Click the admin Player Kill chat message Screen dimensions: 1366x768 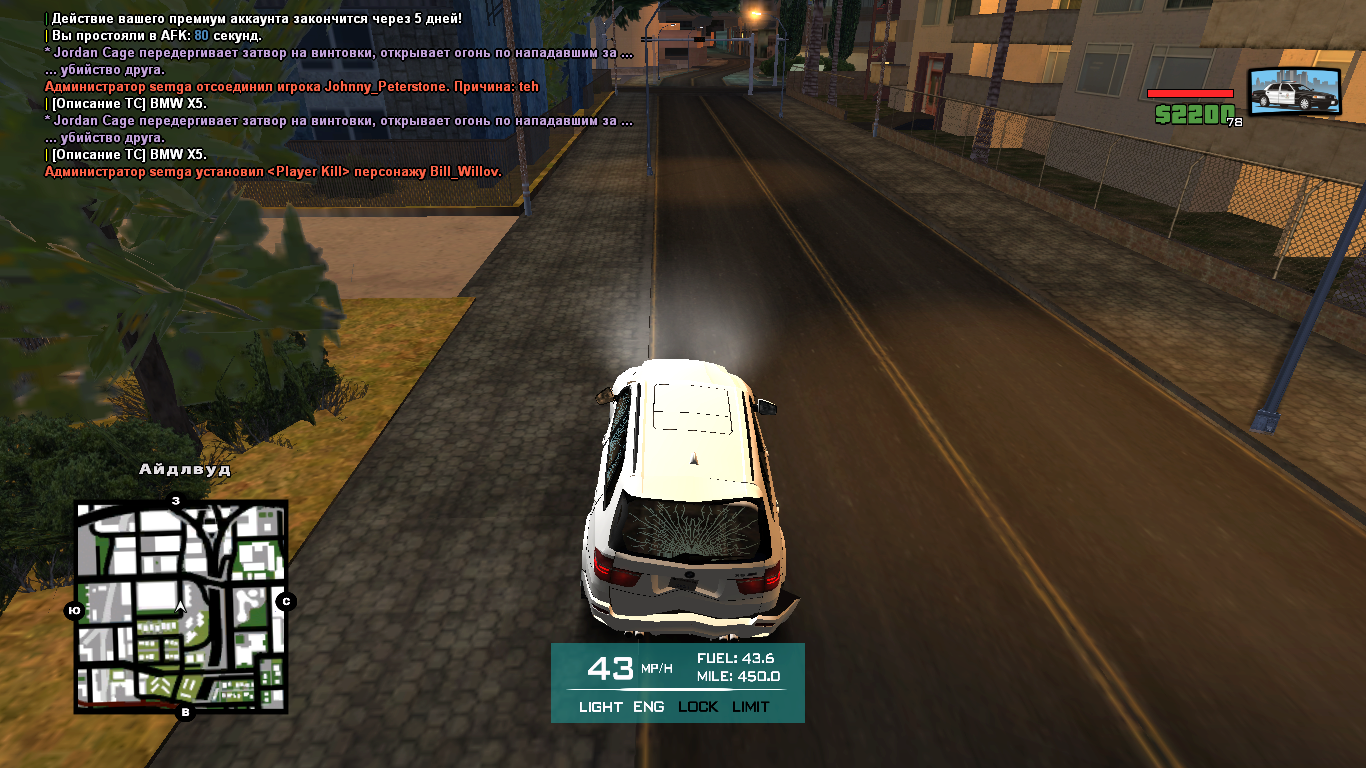pos(273,172)
